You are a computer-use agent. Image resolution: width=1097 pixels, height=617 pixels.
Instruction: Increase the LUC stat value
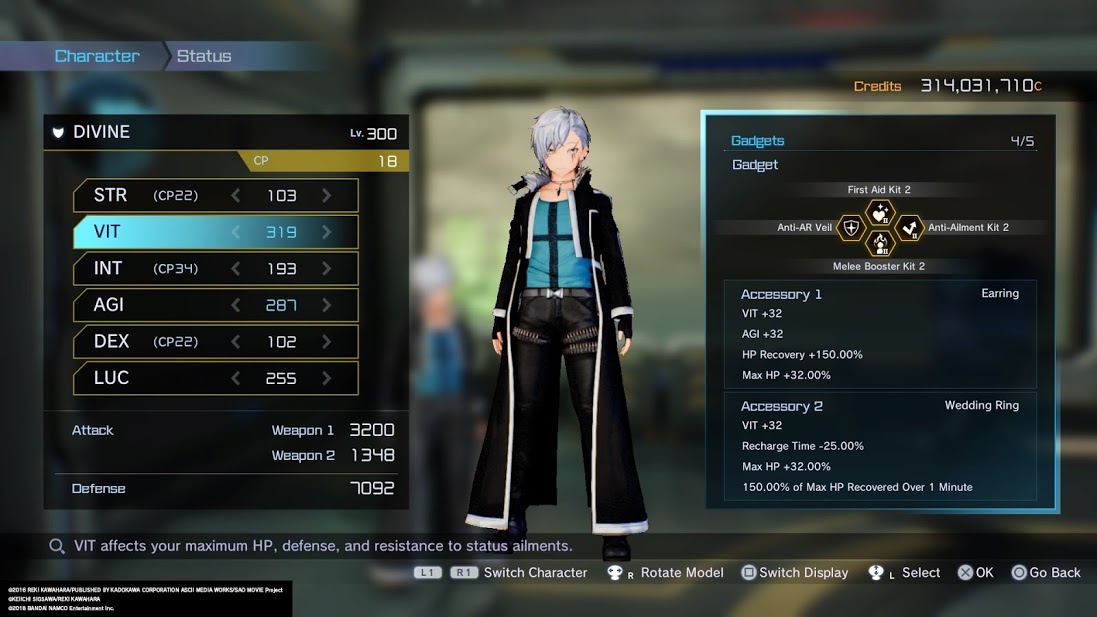click(327, 378)
